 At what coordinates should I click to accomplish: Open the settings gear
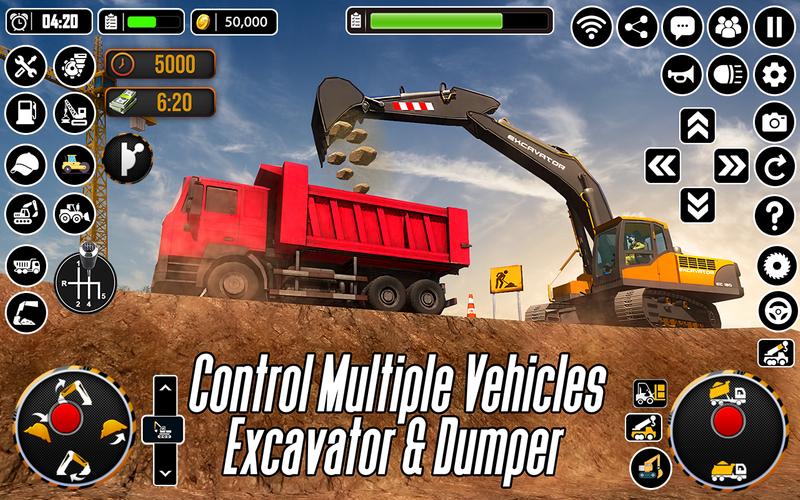click(774, 74)
